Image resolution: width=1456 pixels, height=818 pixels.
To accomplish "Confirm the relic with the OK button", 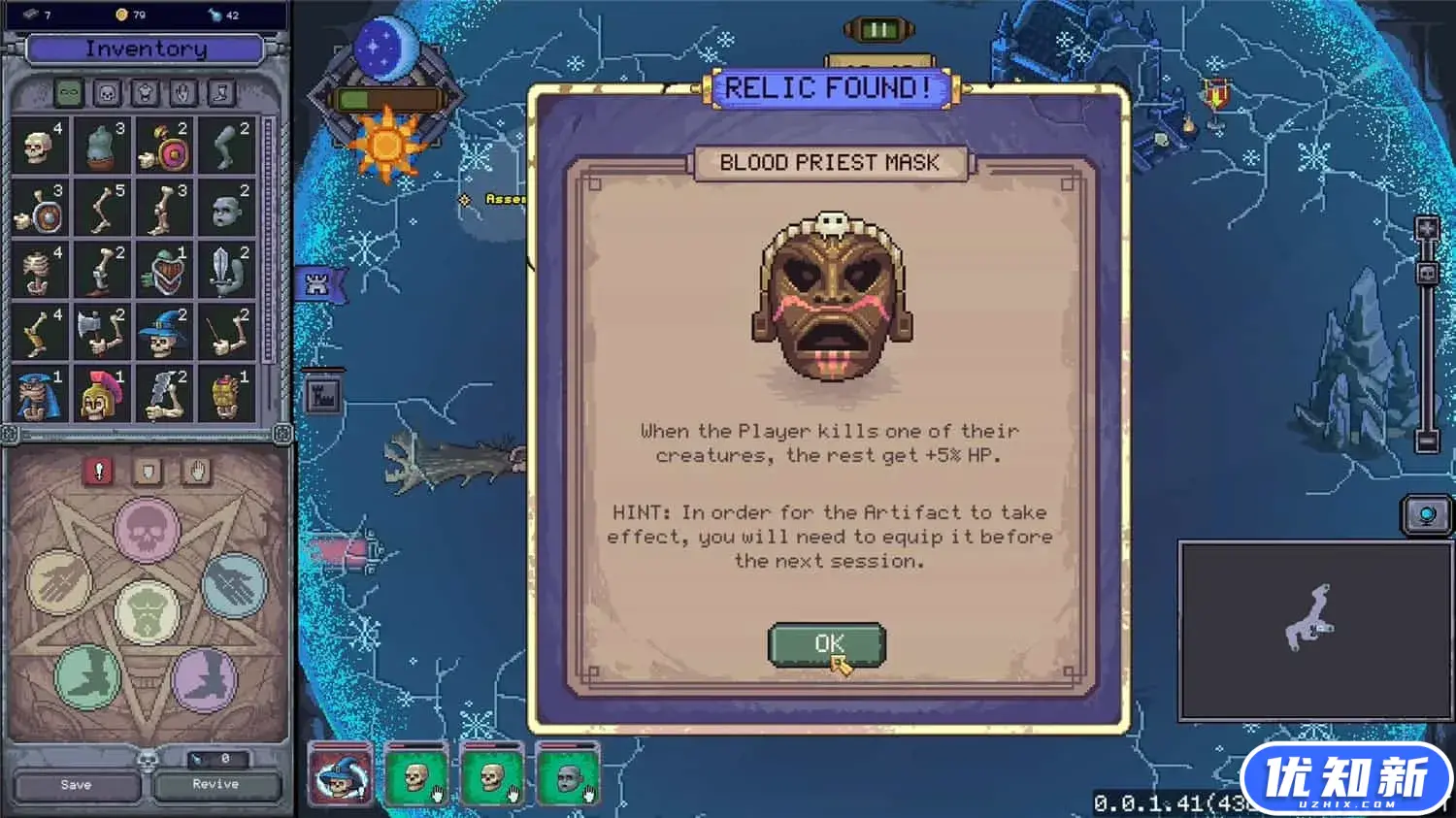I will [827, 644].
